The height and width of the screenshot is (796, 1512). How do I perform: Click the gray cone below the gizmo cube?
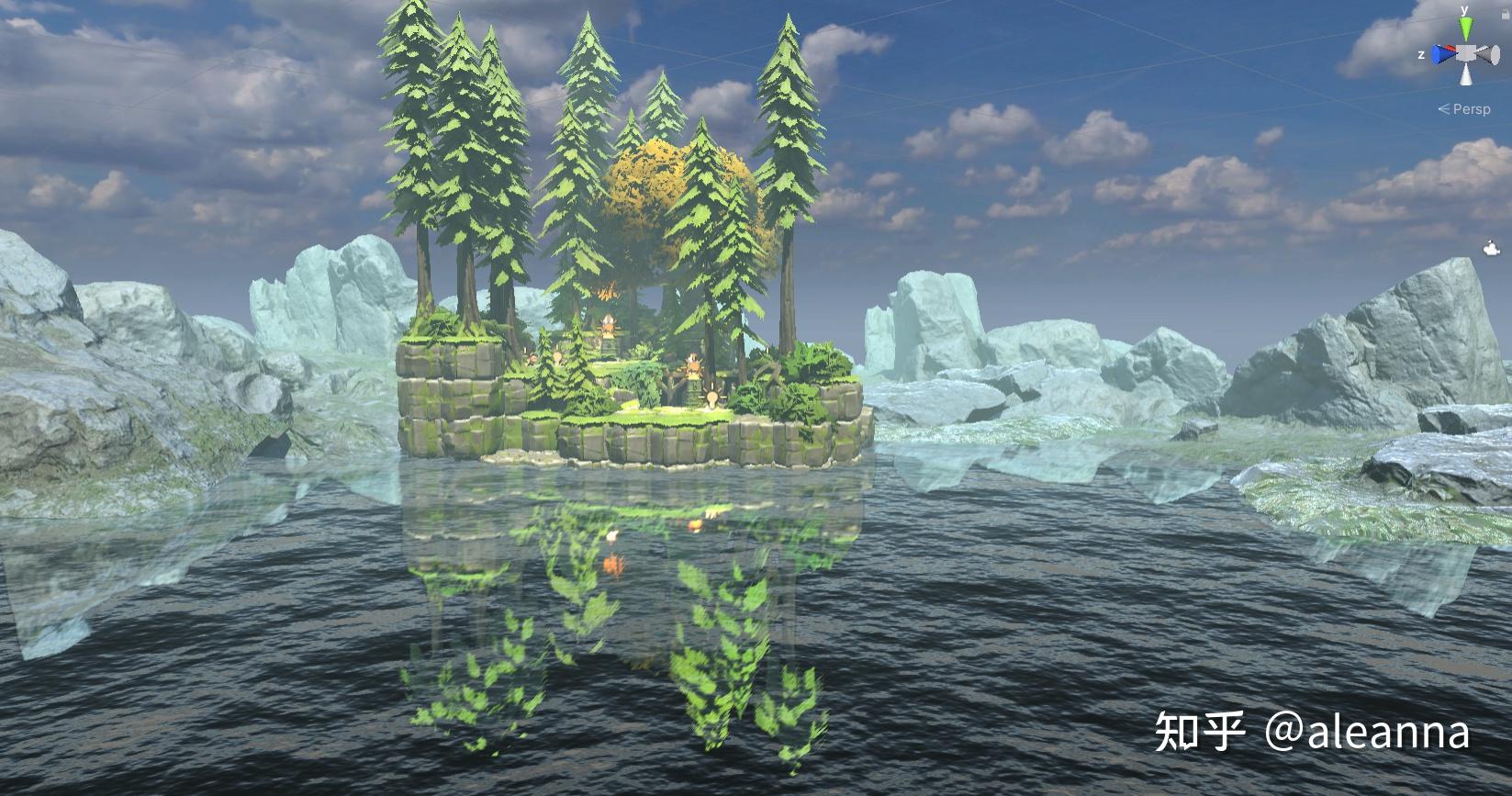[1466, 75]
